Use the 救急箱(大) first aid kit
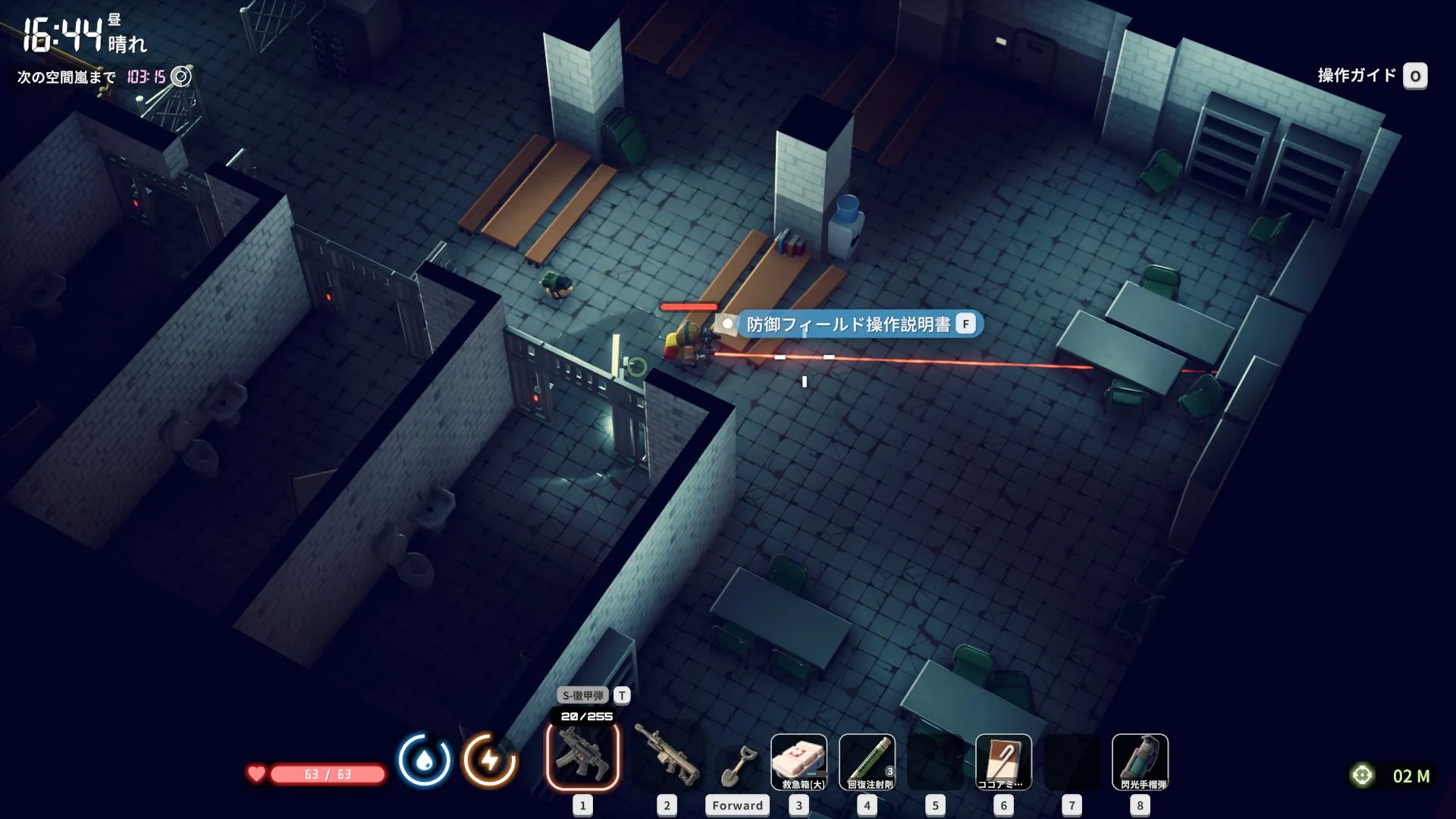 coord(799,761)
